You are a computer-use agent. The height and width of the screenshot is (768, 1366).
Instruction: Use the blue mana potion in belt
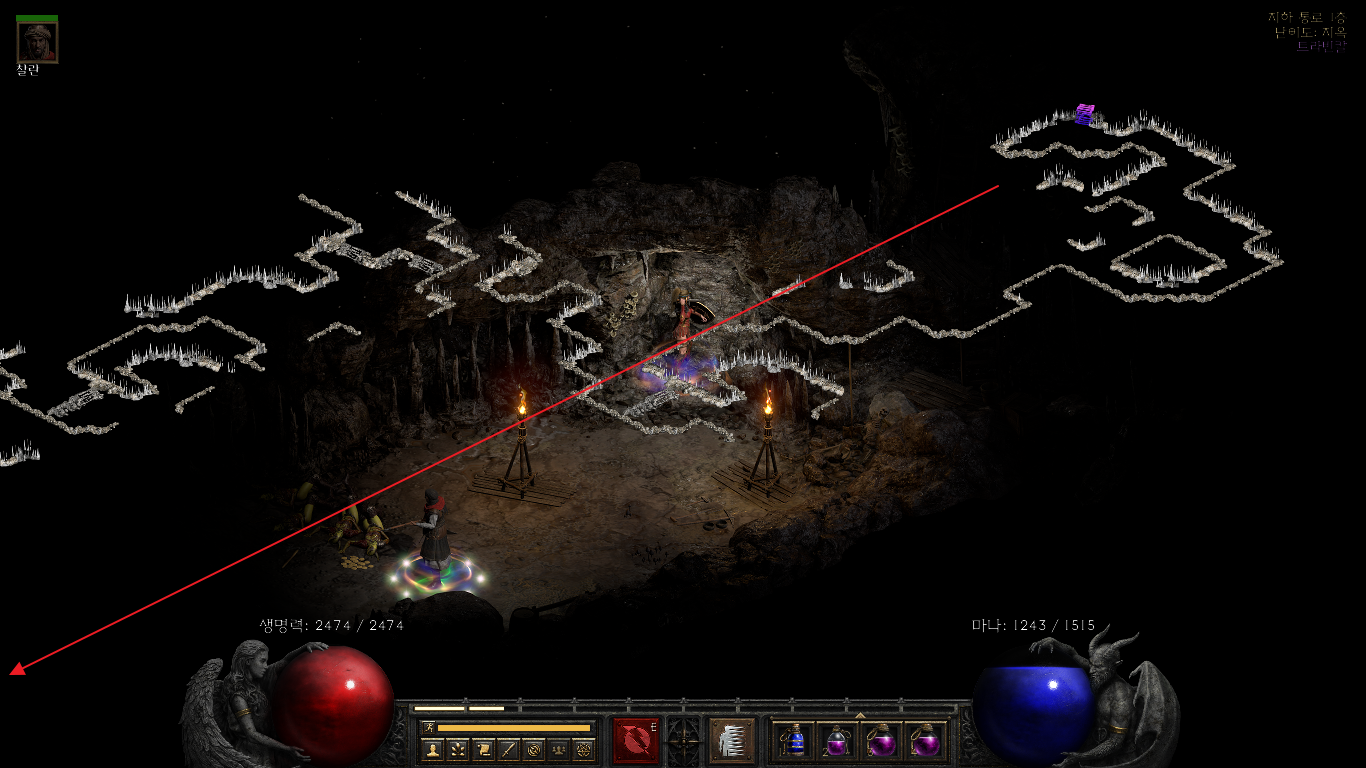(794, 742)
